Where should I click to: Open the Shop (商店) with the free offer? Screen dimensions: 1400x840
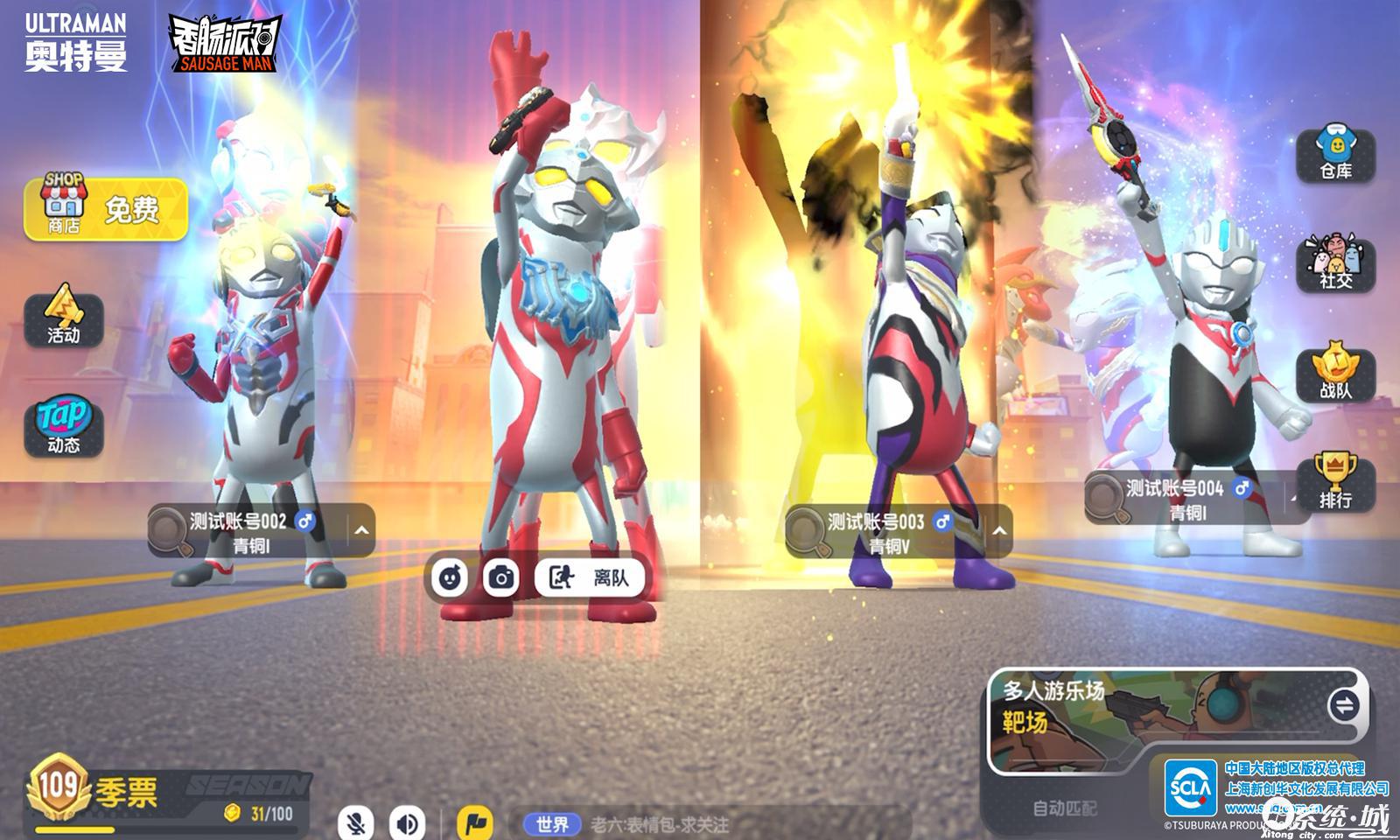(x=105, y=208)
